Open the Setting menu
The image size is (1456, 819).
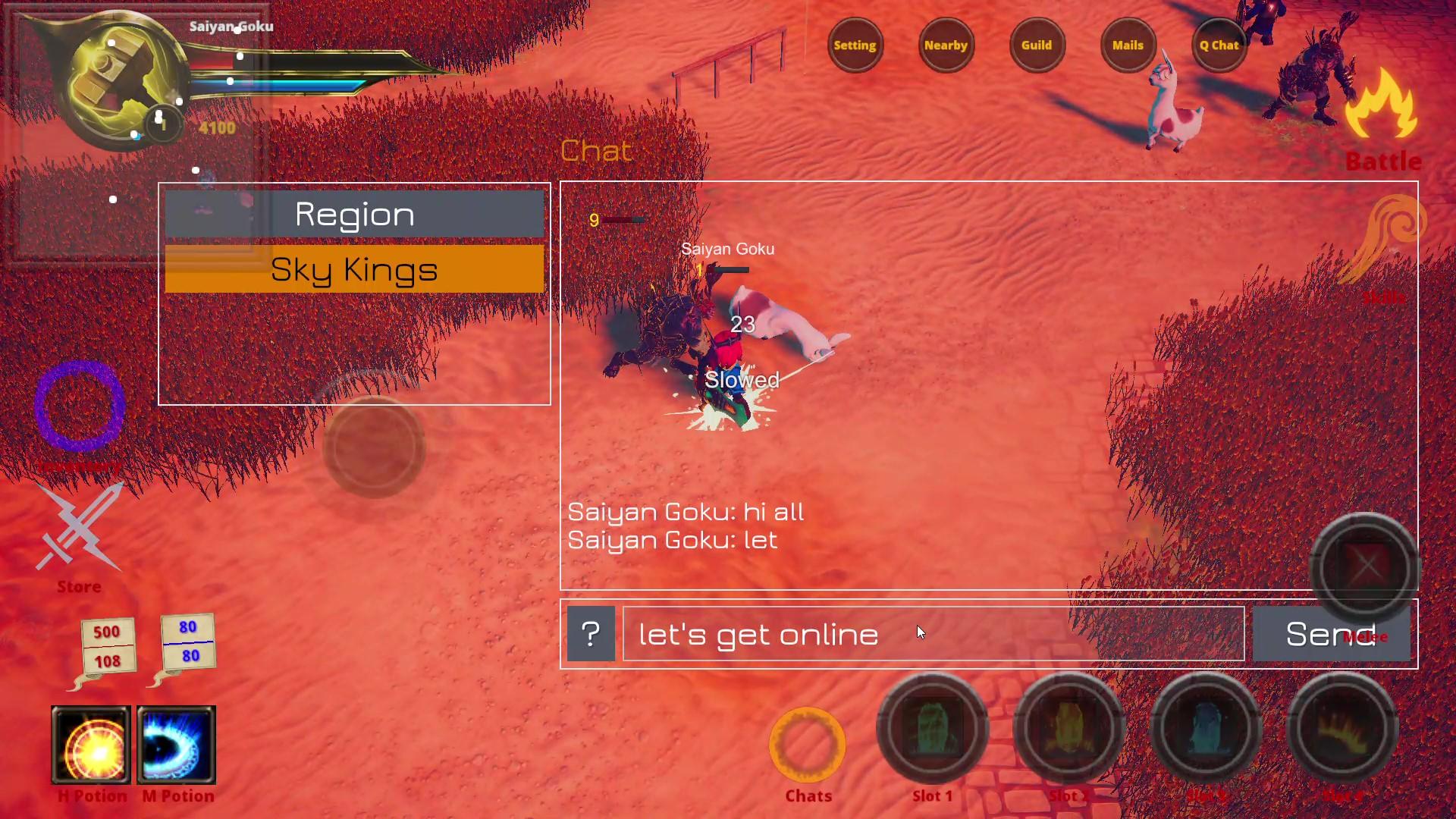855,45
